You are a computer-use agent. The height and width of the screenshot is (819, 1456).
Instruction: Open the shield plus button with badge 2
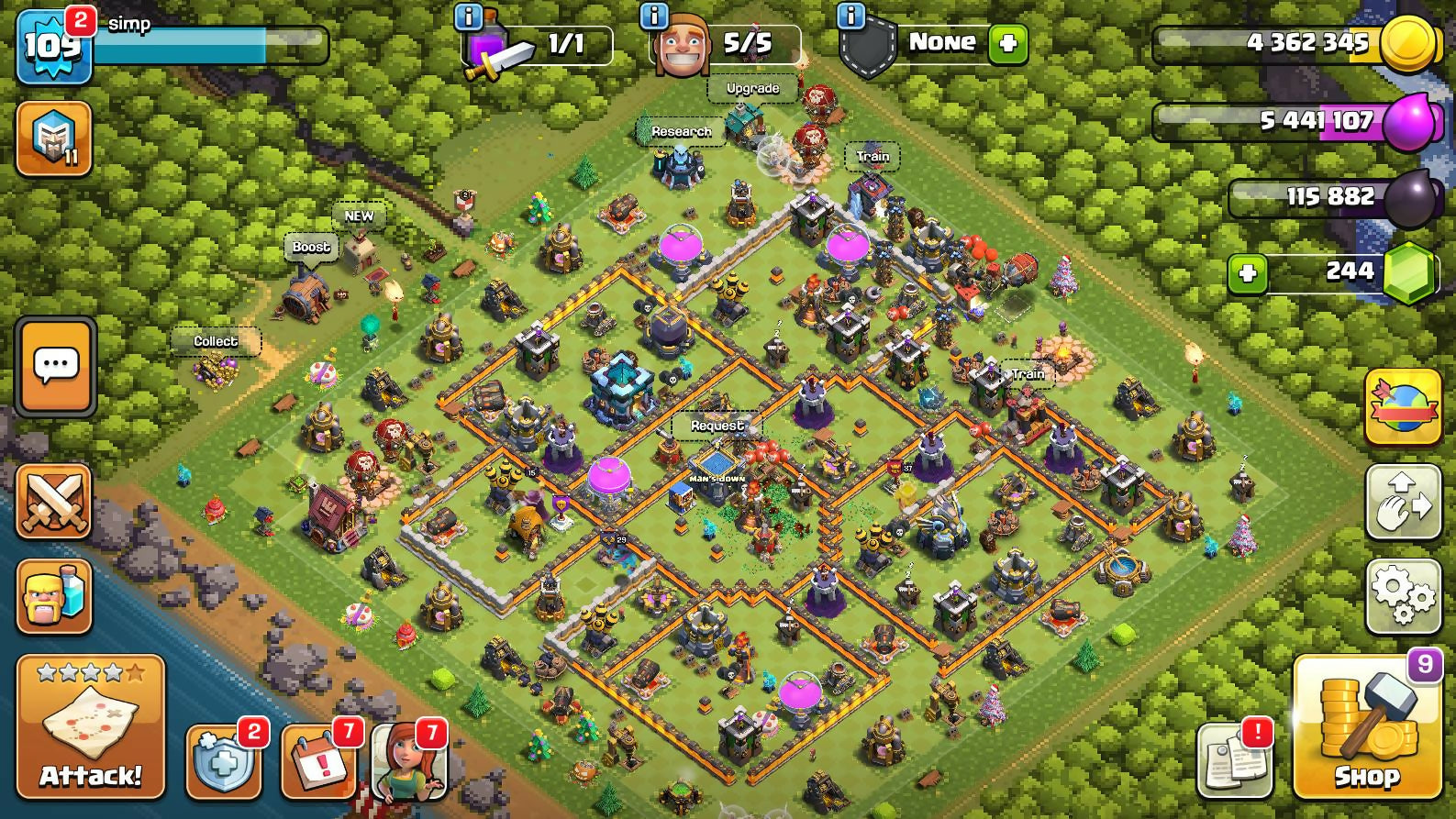[x=223, y=761]
